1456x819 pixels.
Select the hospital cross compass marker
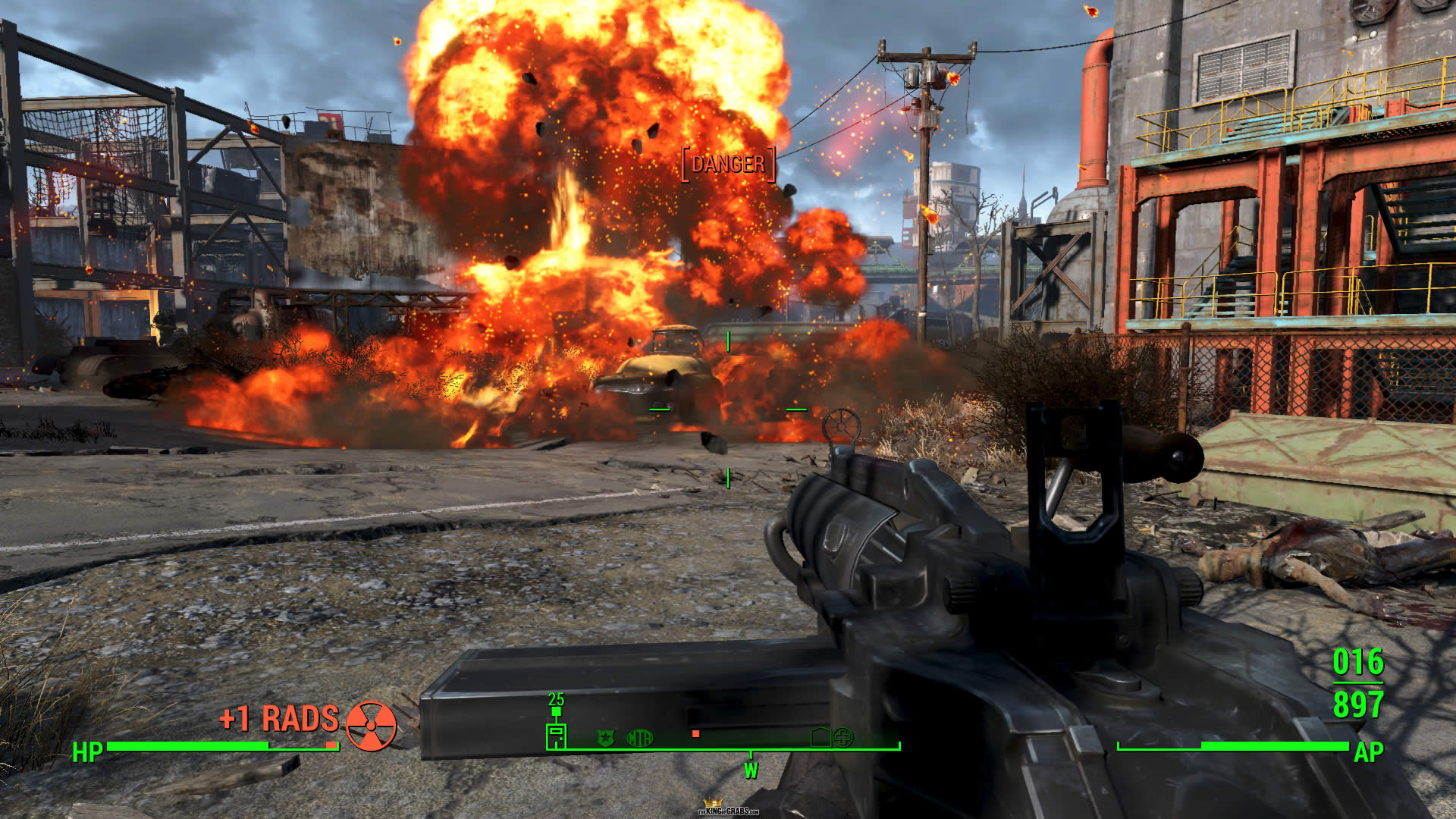pos(843,736)
